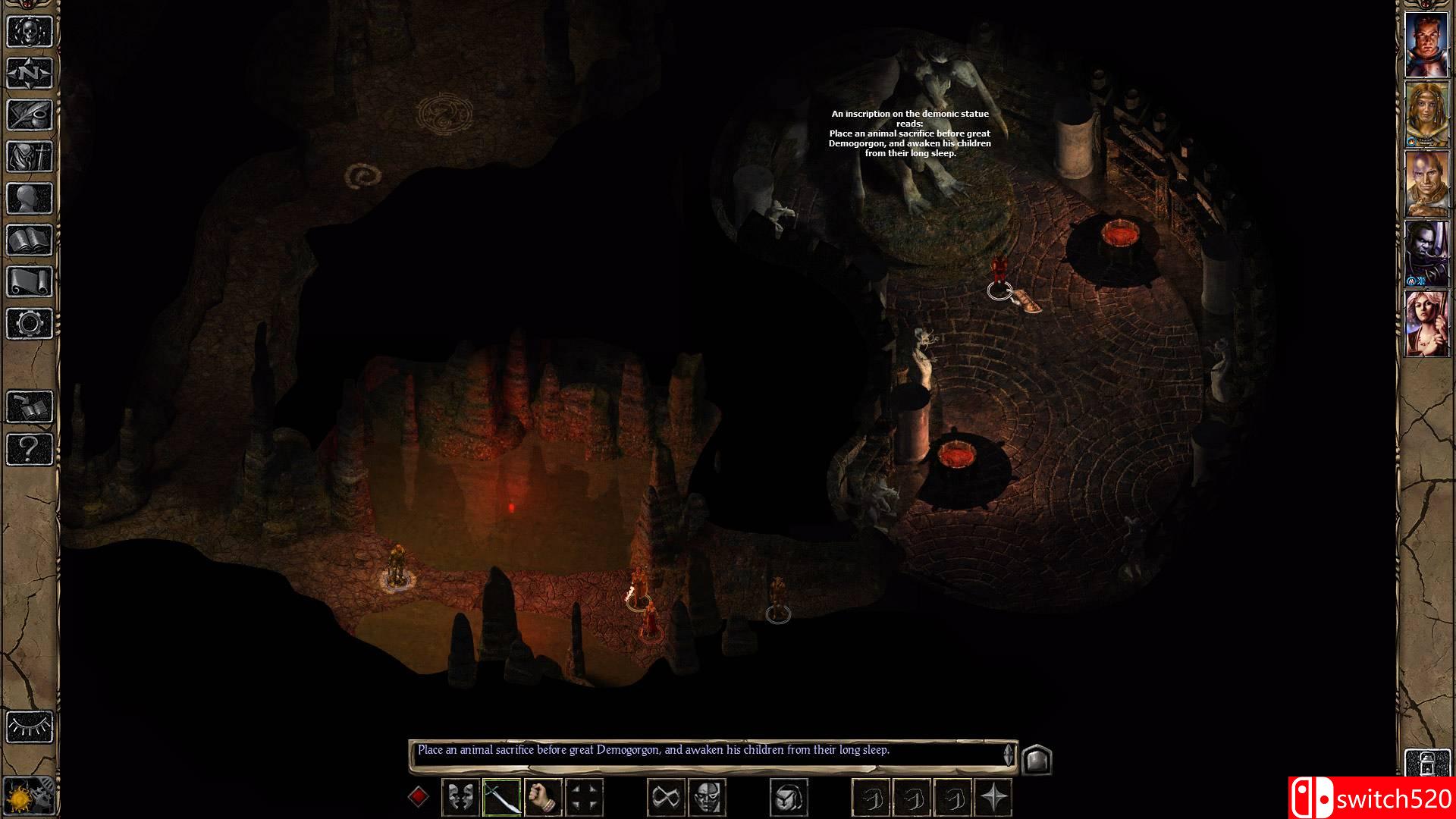Select the blonde woman's party portrait
Viewport: 1456px width, 819px height.
tap(1426, 114)
